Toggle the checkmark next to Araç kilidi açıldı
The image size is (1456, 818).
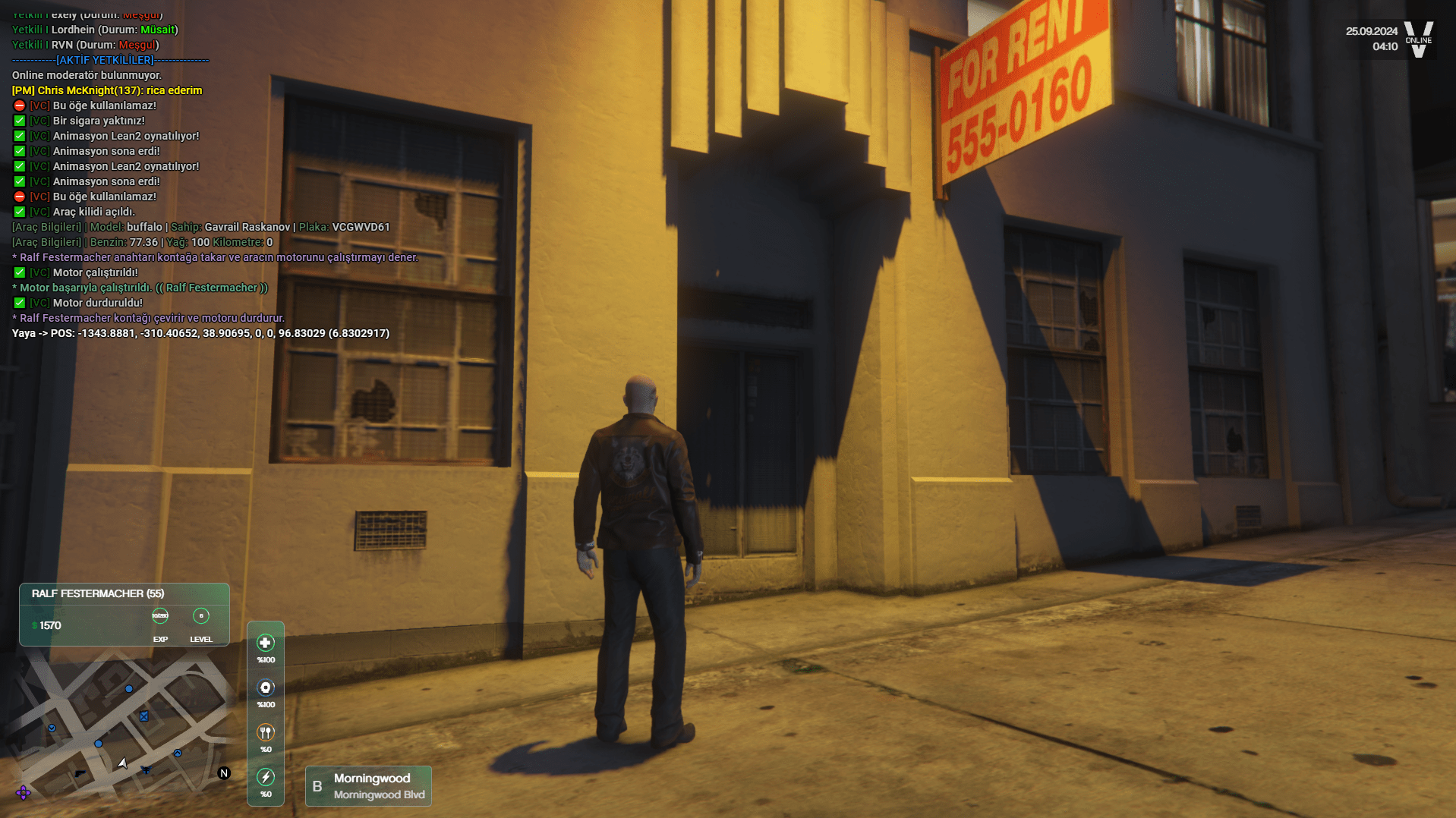point(18,212)
